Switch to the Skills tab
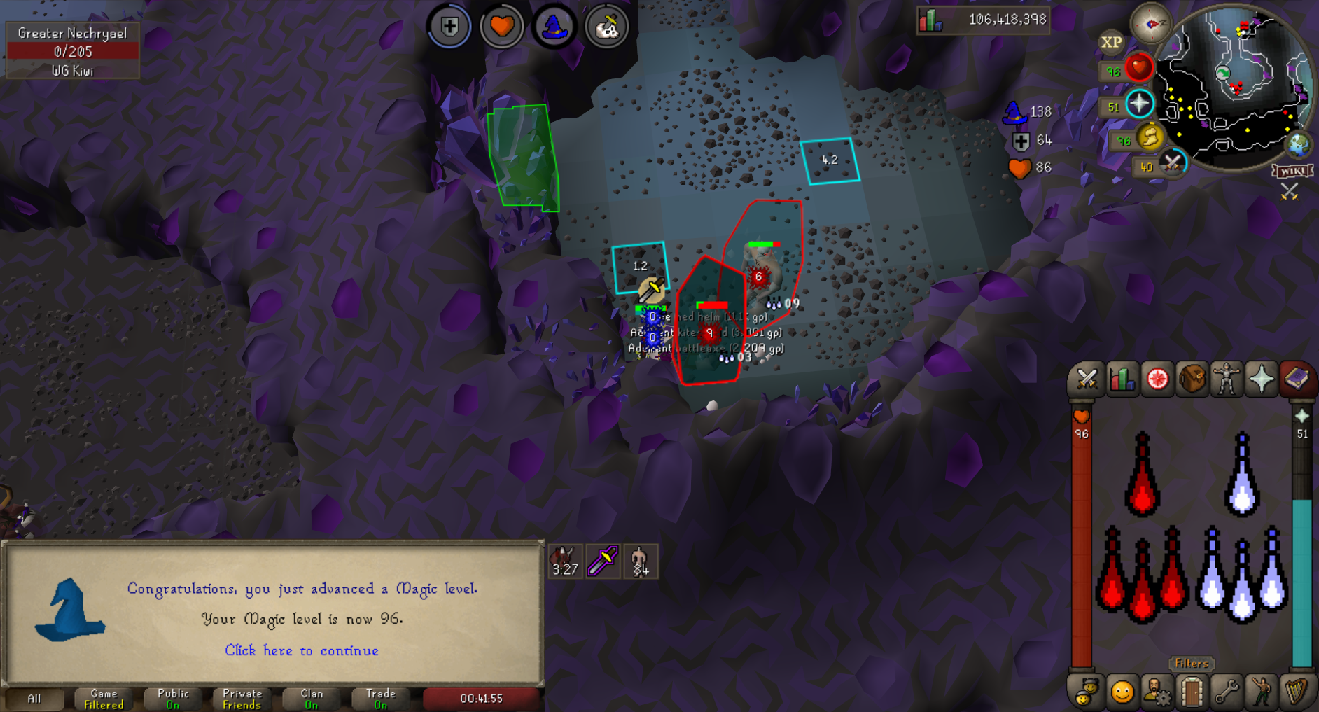 pyautogui.click(x=1123, y=379)
